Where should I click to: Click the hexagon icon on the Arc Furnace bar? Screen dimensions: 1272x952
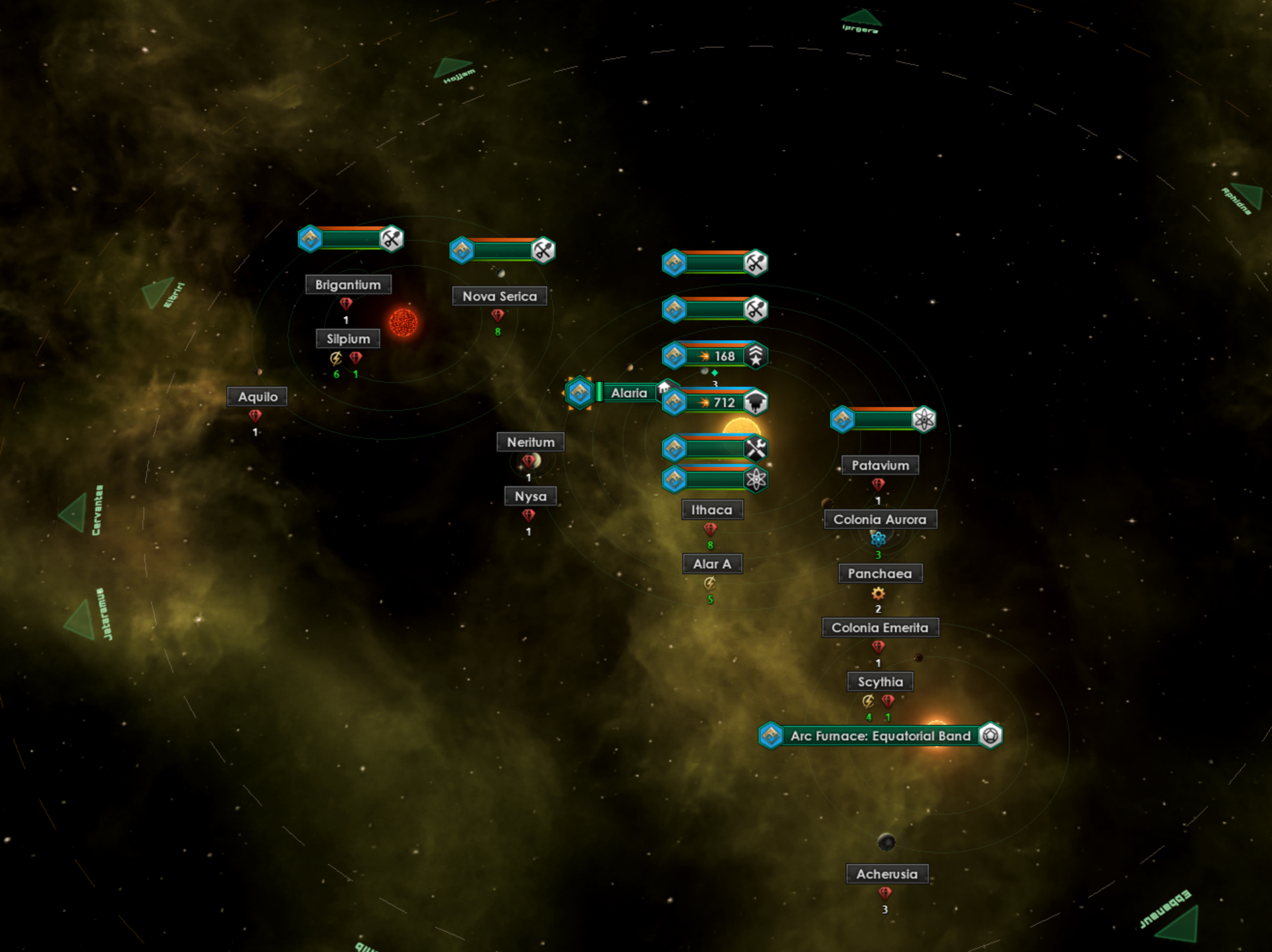[x=990, y=735]
